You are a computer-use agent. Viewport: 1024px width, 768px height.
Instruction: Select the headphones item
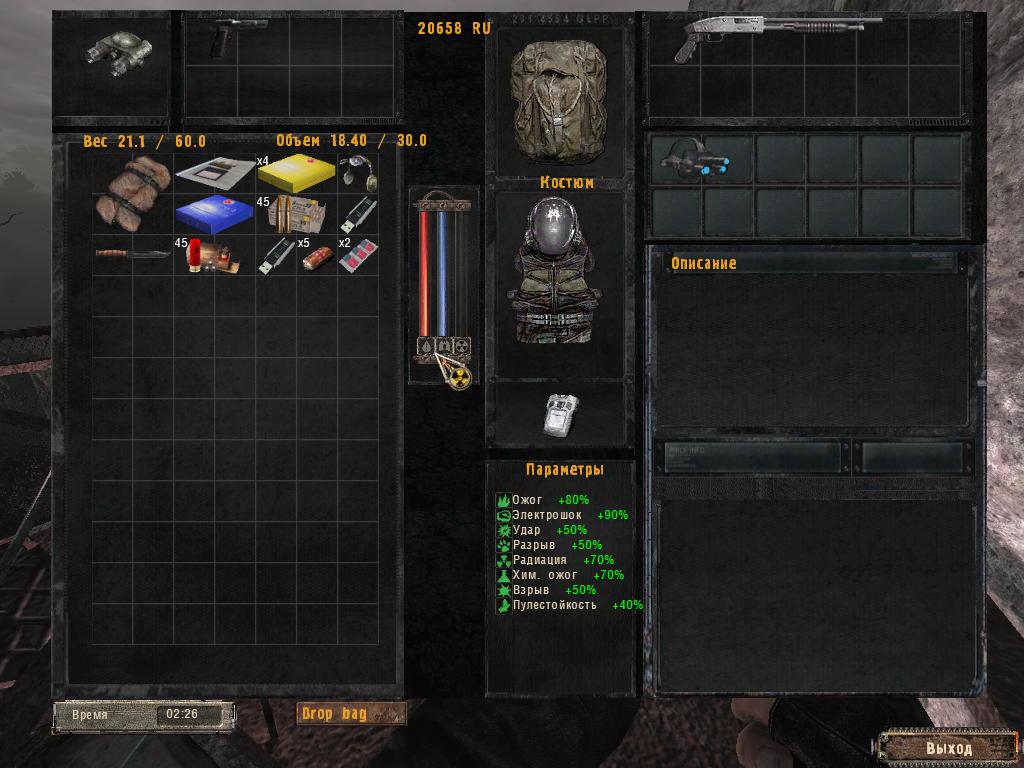click(x=357, y=173)
